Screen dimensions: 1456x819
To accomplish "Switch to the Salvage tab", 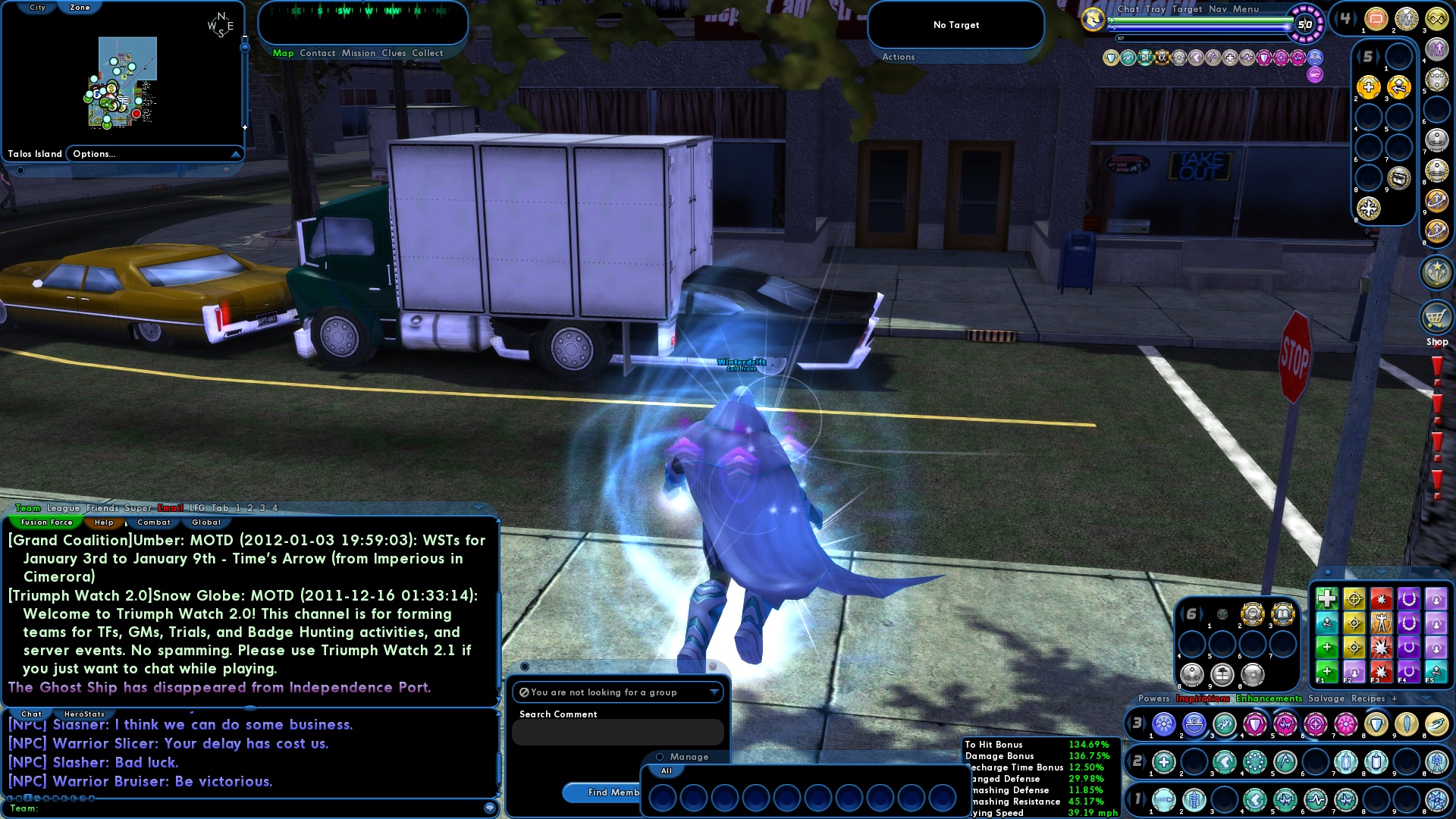I will pyautogui.click(x=1326, y=698).
